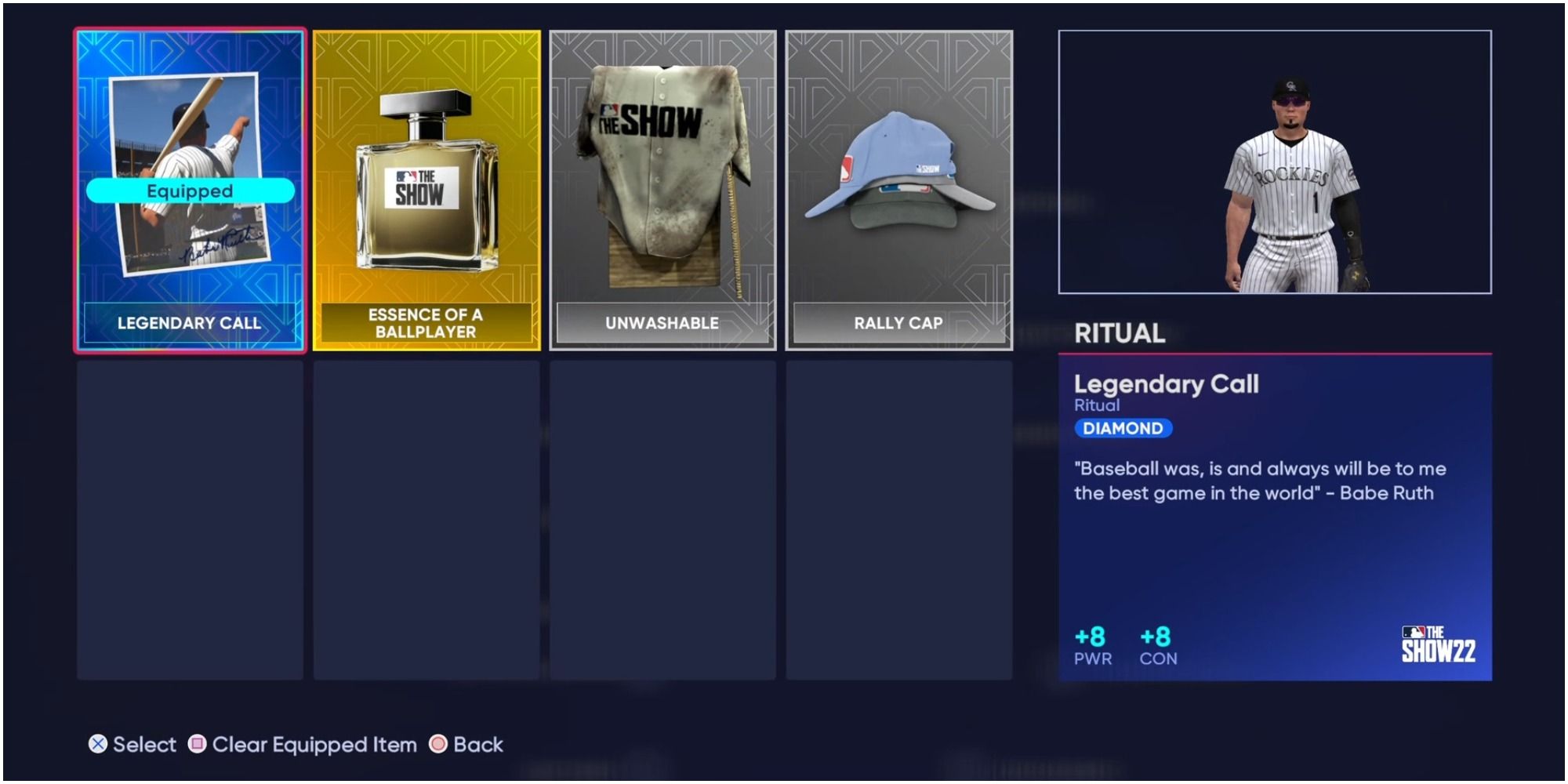Click the Ritual type label under Legendary Call

point(1096,405)
